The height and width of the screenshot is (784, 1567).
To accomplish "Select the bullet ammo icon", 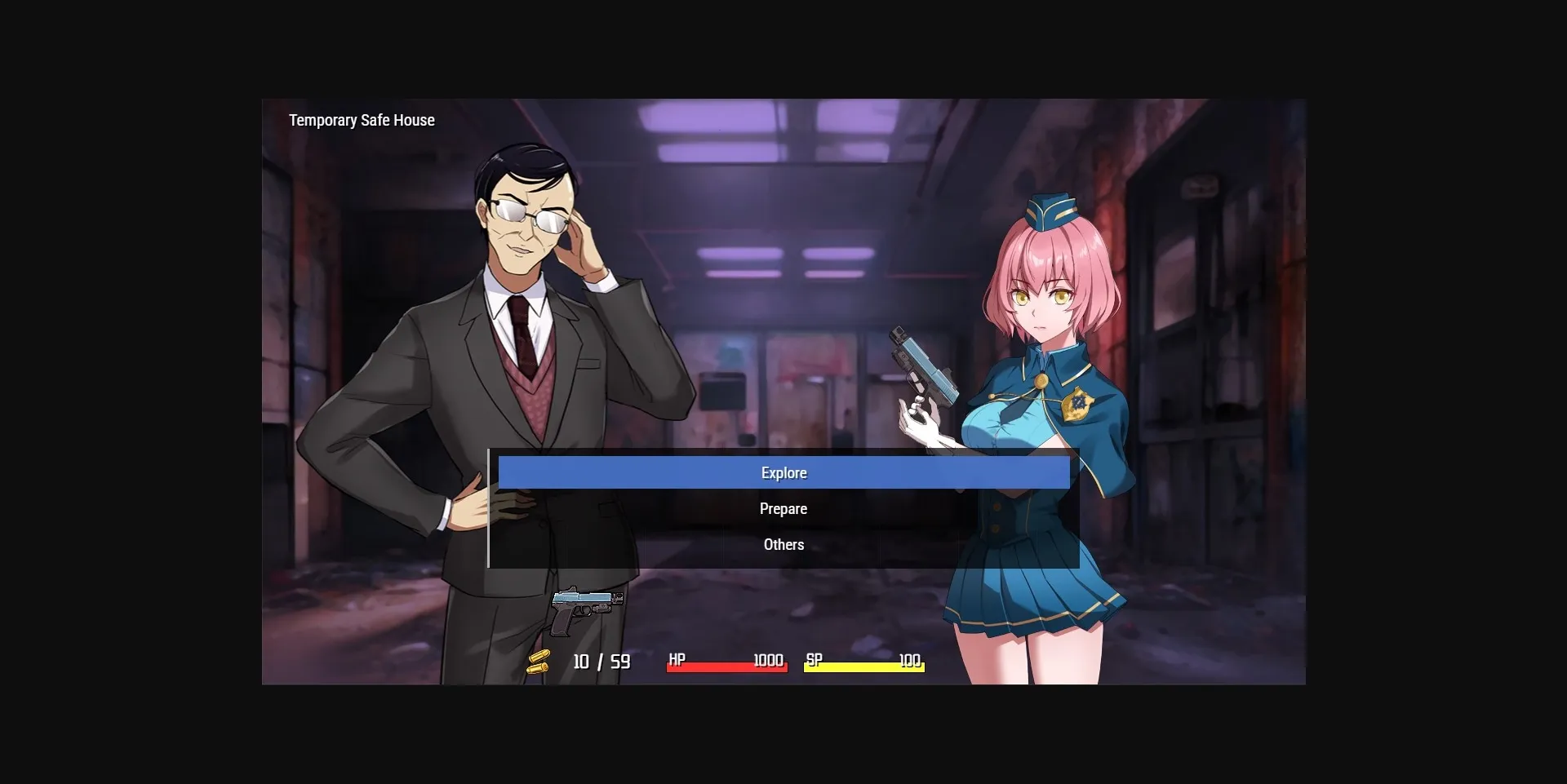I will tap(540, 660).
